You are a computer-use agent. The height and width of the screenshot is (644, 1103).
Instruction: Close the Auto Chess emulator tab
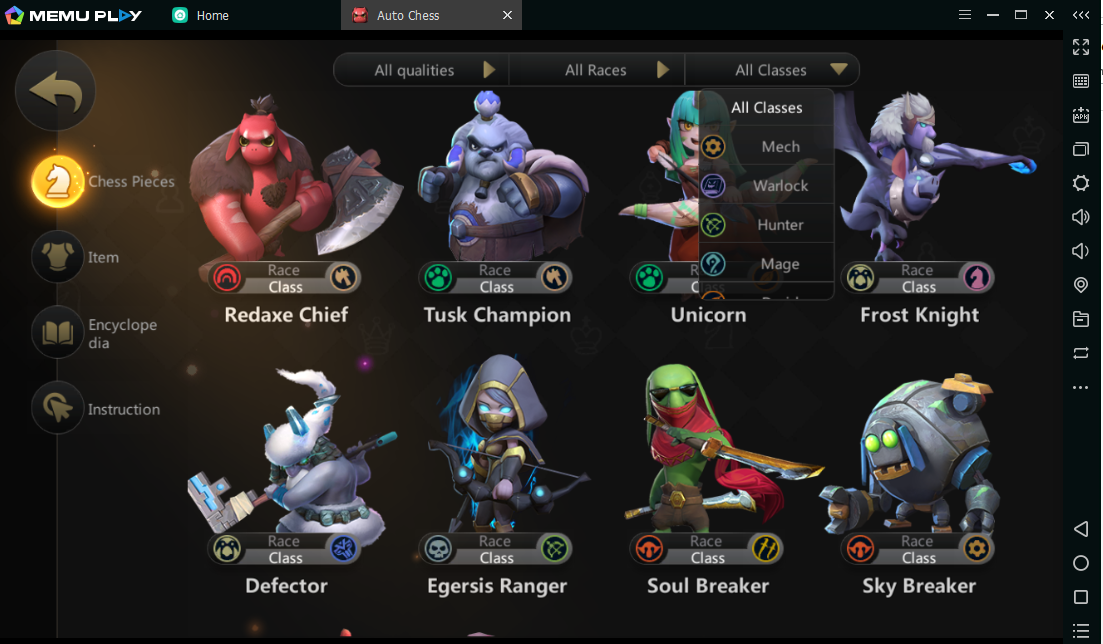coord(508,15)
